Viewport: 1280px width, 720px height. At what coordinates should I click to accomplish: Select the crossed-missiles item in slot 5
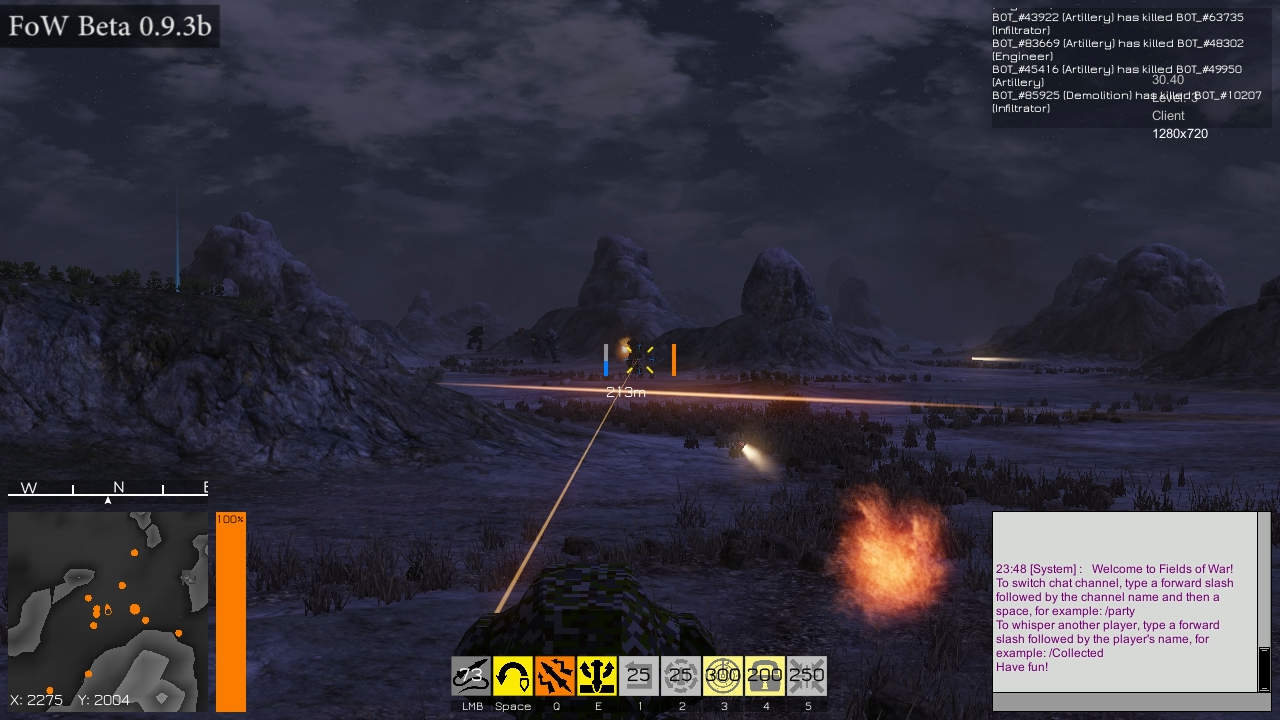click(x=807, y=675)
